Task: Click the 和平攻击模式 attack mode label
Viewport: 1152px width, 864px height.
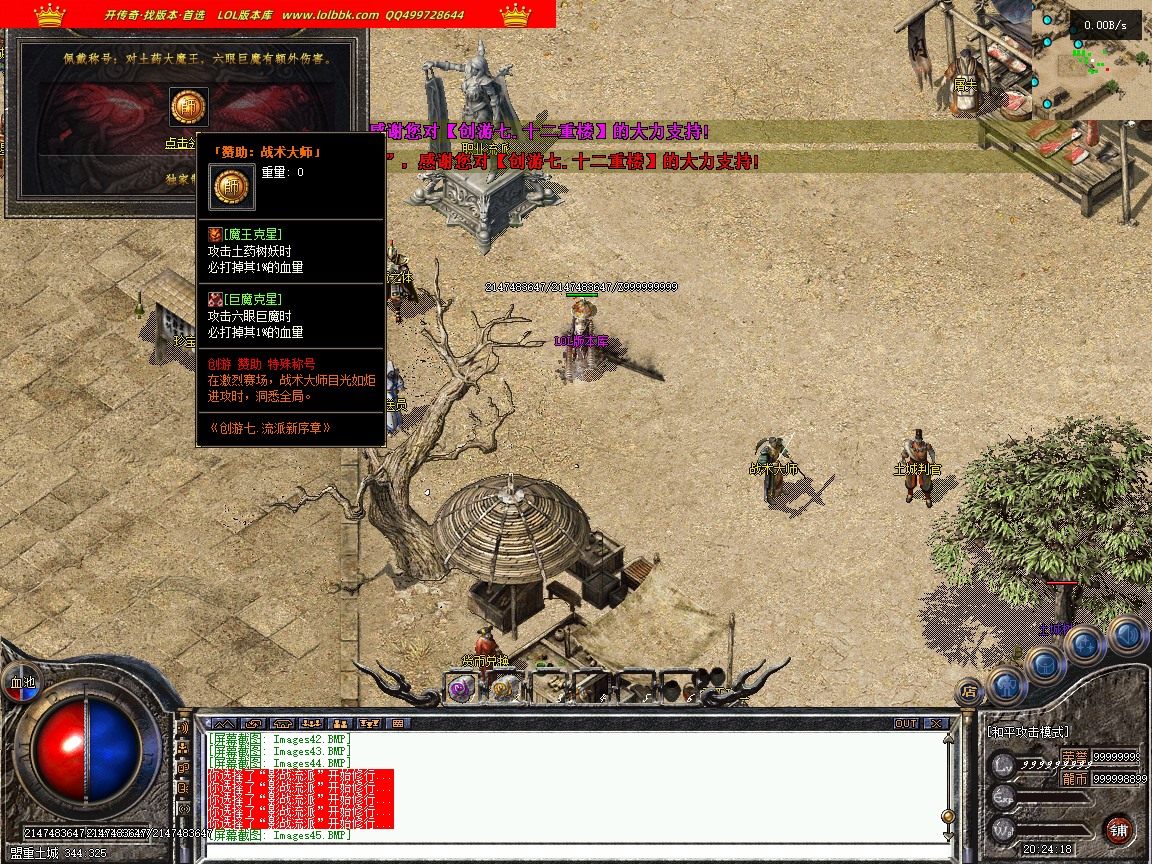Action: tap(1028, 732)
